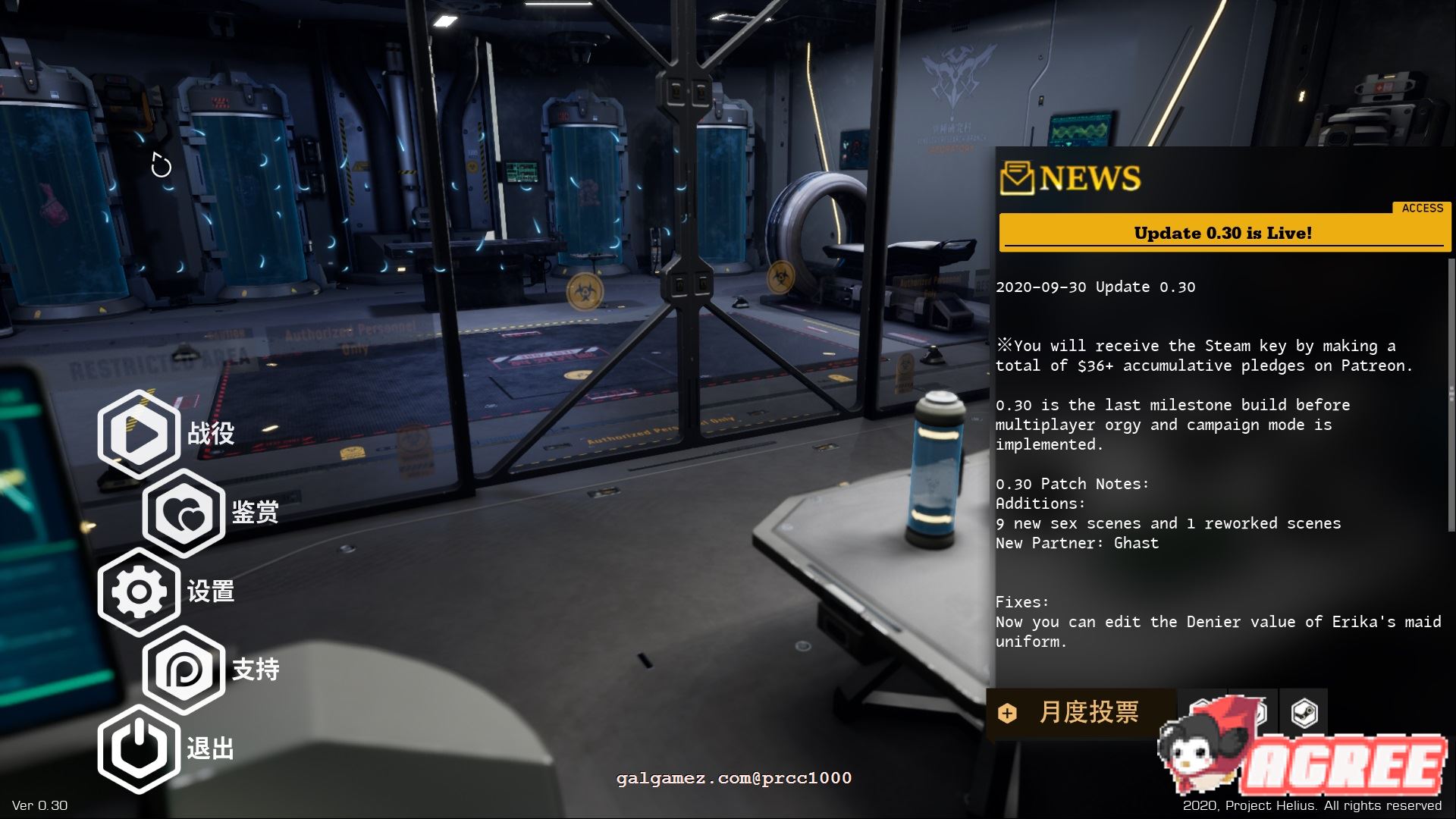Click the yellow NEWS envelope icon
The width and height of the screenshot is (1456, 819).
(x=1016, y=179)
